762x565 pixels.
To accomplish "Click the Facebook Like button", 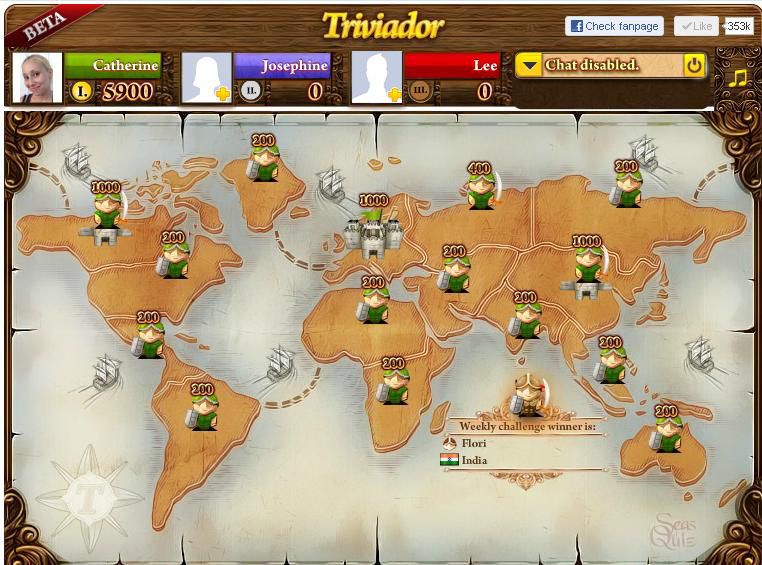I will (x=695, y=26).
